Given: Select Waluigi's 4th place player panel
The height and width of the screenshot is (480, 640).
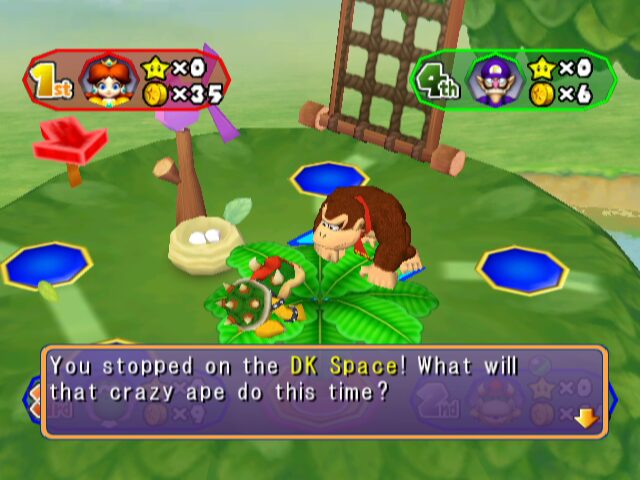Looking at the screenshot, I should point(512,79).
